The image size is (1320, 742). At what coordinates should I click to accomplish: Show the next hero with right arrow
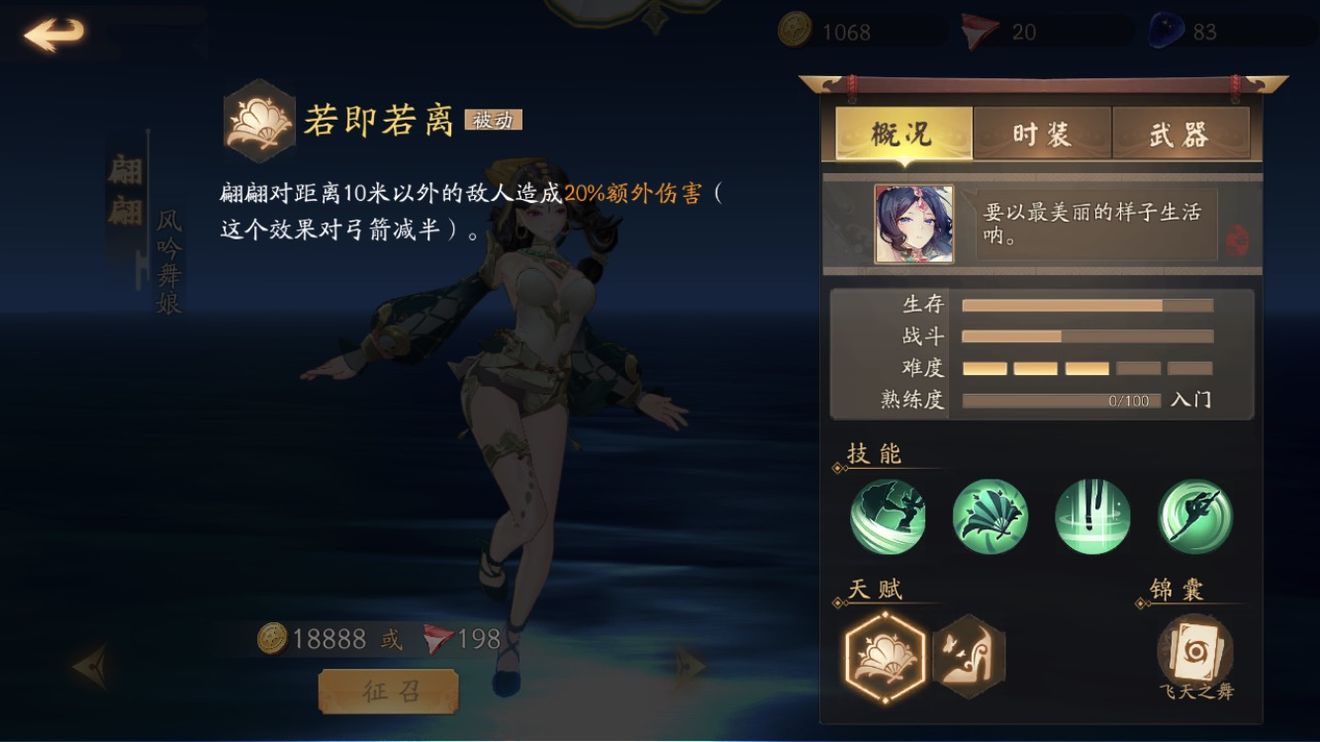click(689, 665)
